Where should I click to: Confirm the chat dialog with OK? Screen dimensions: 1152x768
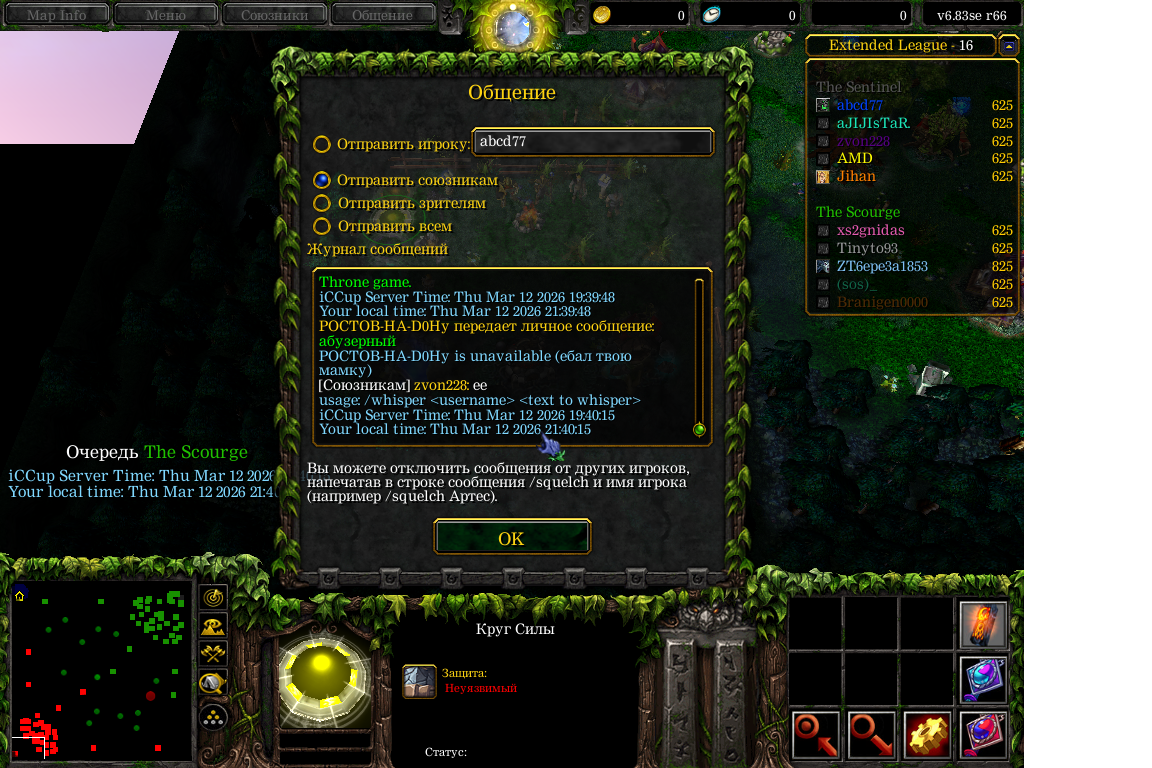512,538
